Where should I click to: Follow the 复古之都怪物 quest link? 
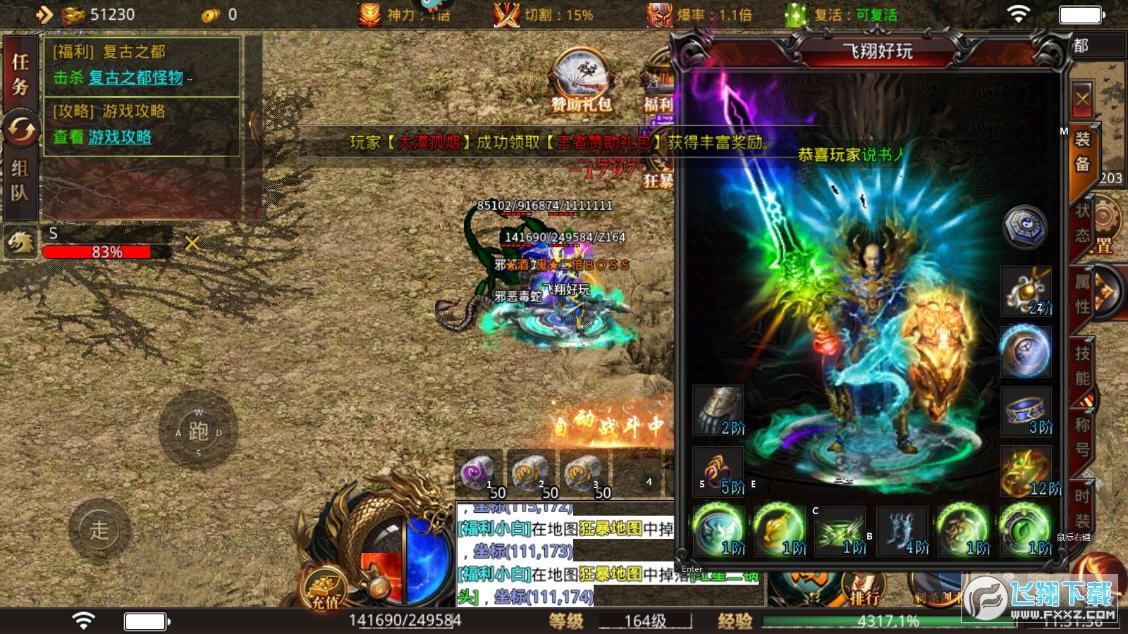[x=136, y=77]
